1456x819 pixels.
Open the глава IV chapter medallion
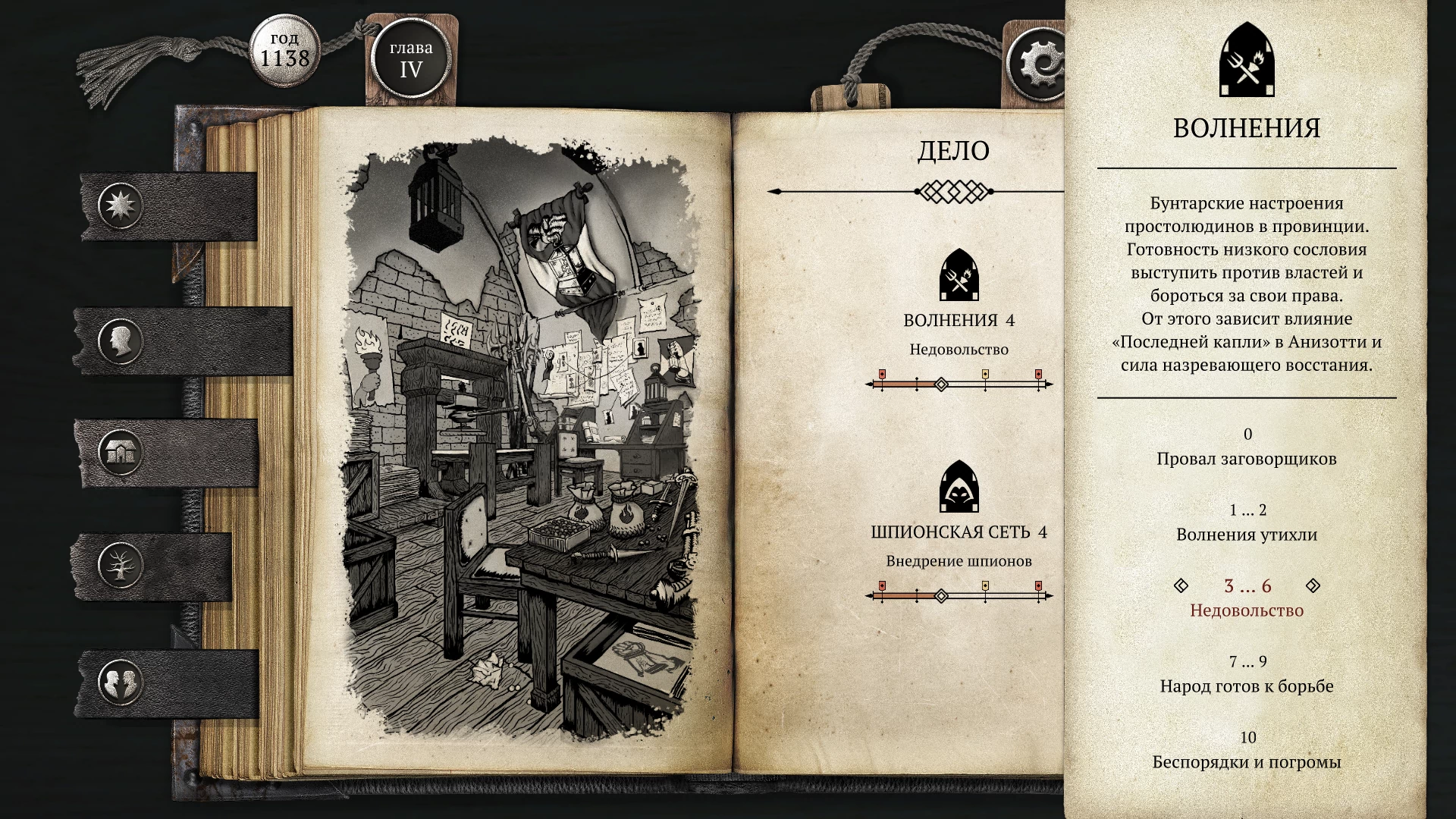click(411, 59)
